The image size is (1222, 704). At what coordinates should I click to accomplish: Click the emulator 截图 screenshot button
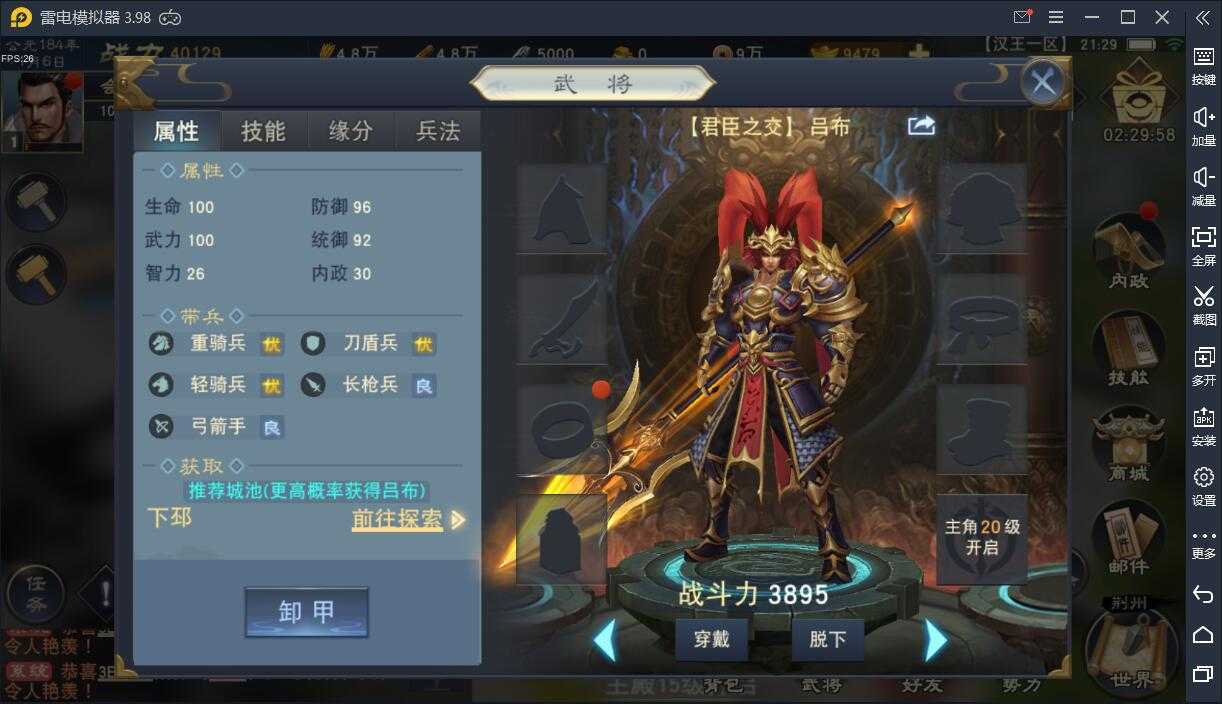pos(1203,304)
